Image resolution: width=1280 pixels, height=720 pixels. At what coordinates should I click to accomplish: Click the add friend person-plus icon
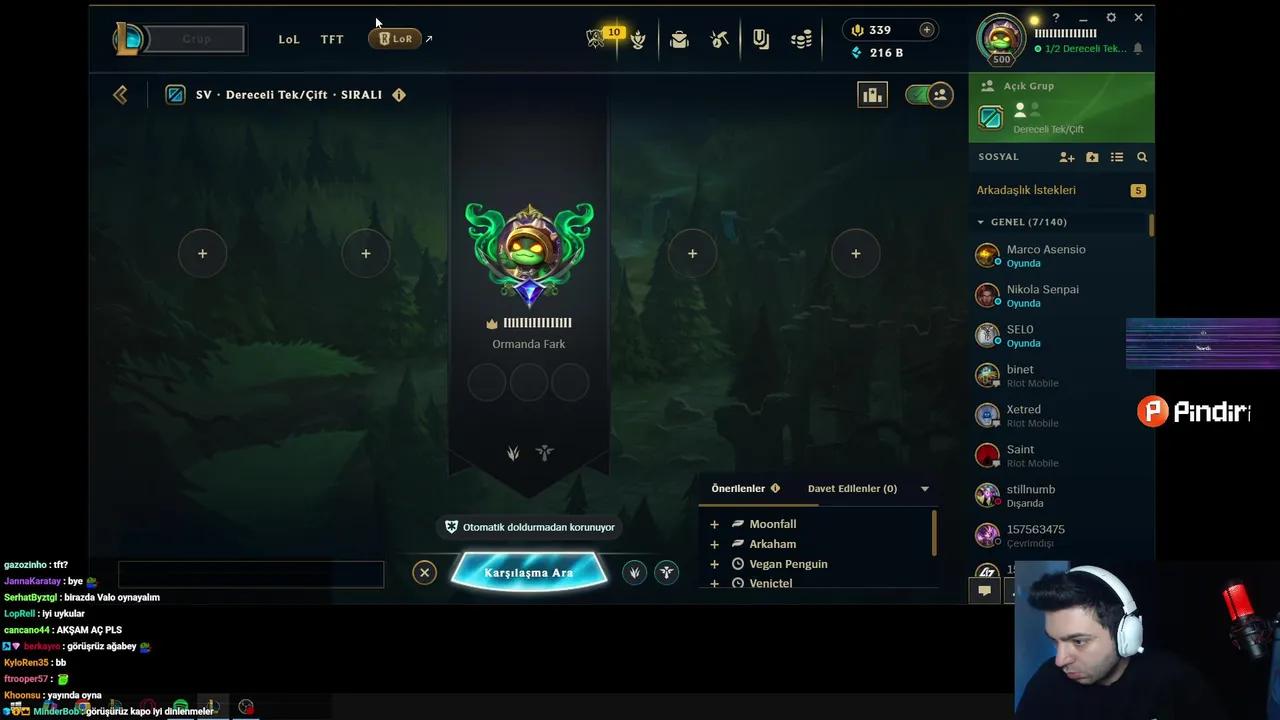pyautogui.click(x=1066, y=157)
